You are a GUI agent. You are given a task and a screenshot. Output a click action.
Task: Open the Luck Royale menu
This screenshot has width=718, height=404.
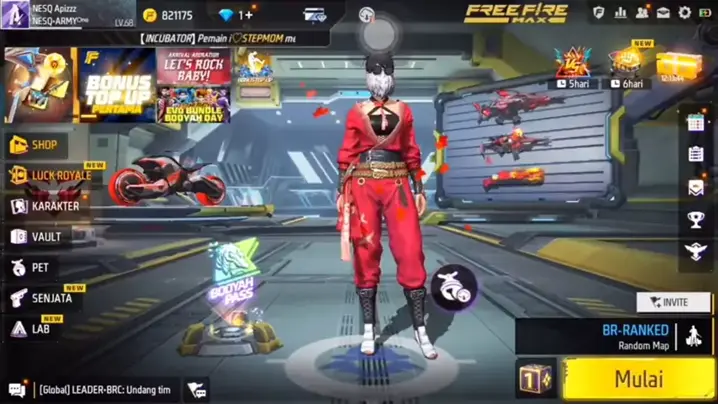(x=50, y=176)
